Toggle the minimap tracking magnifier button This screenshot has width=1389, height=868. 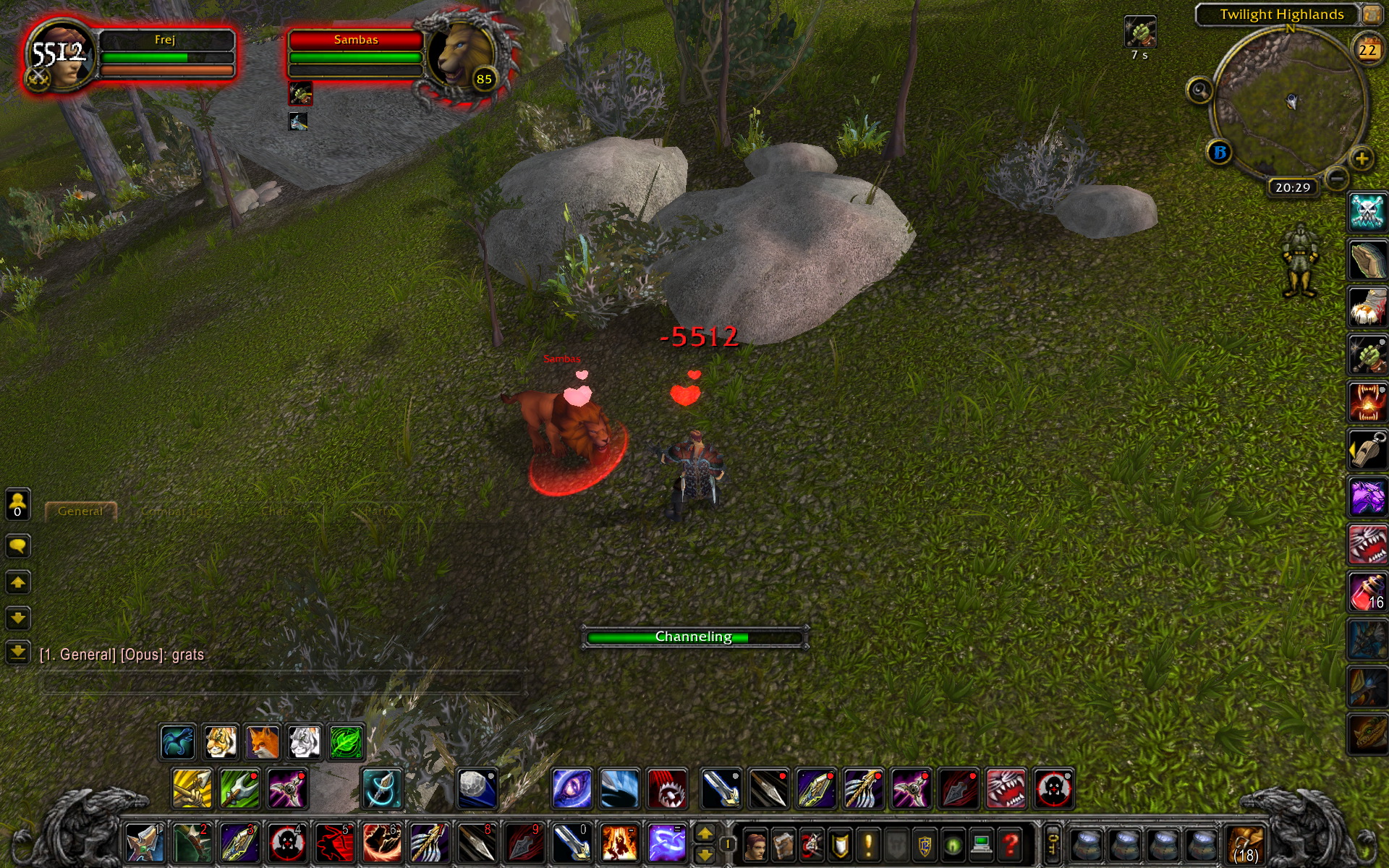click(1199, 91)
